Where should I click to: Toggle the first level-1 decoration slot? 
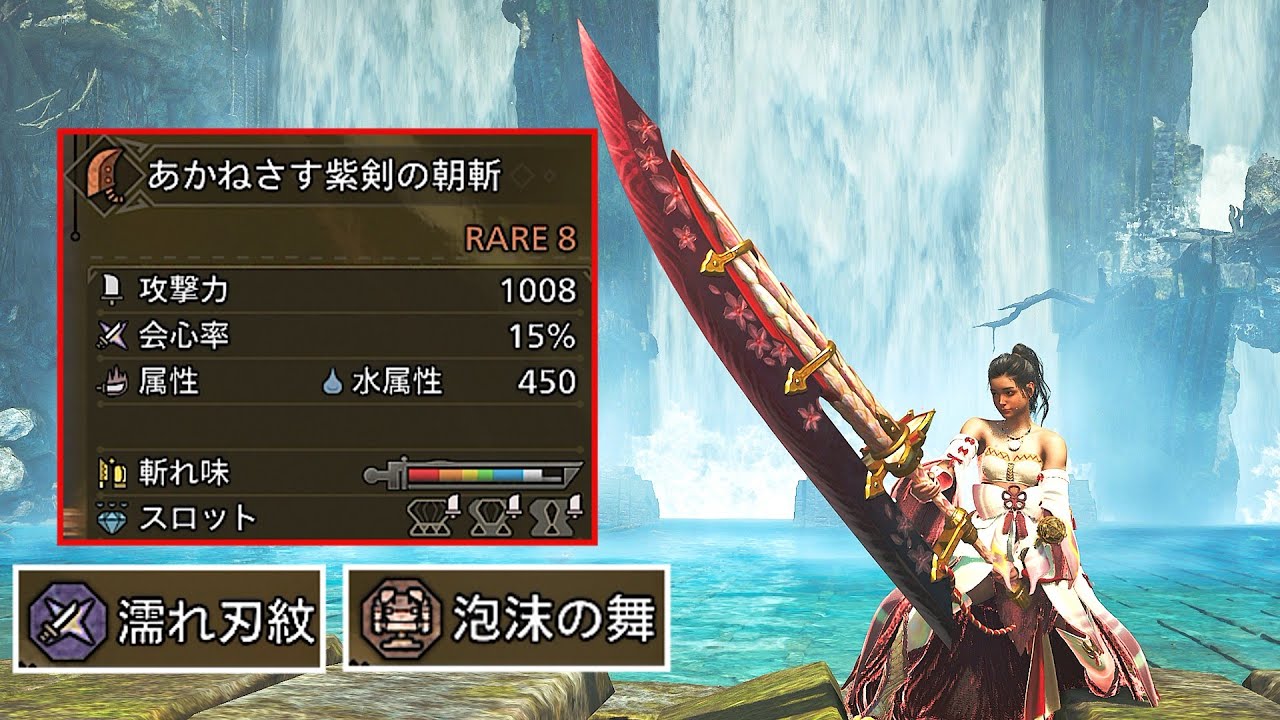pos(430,514)
